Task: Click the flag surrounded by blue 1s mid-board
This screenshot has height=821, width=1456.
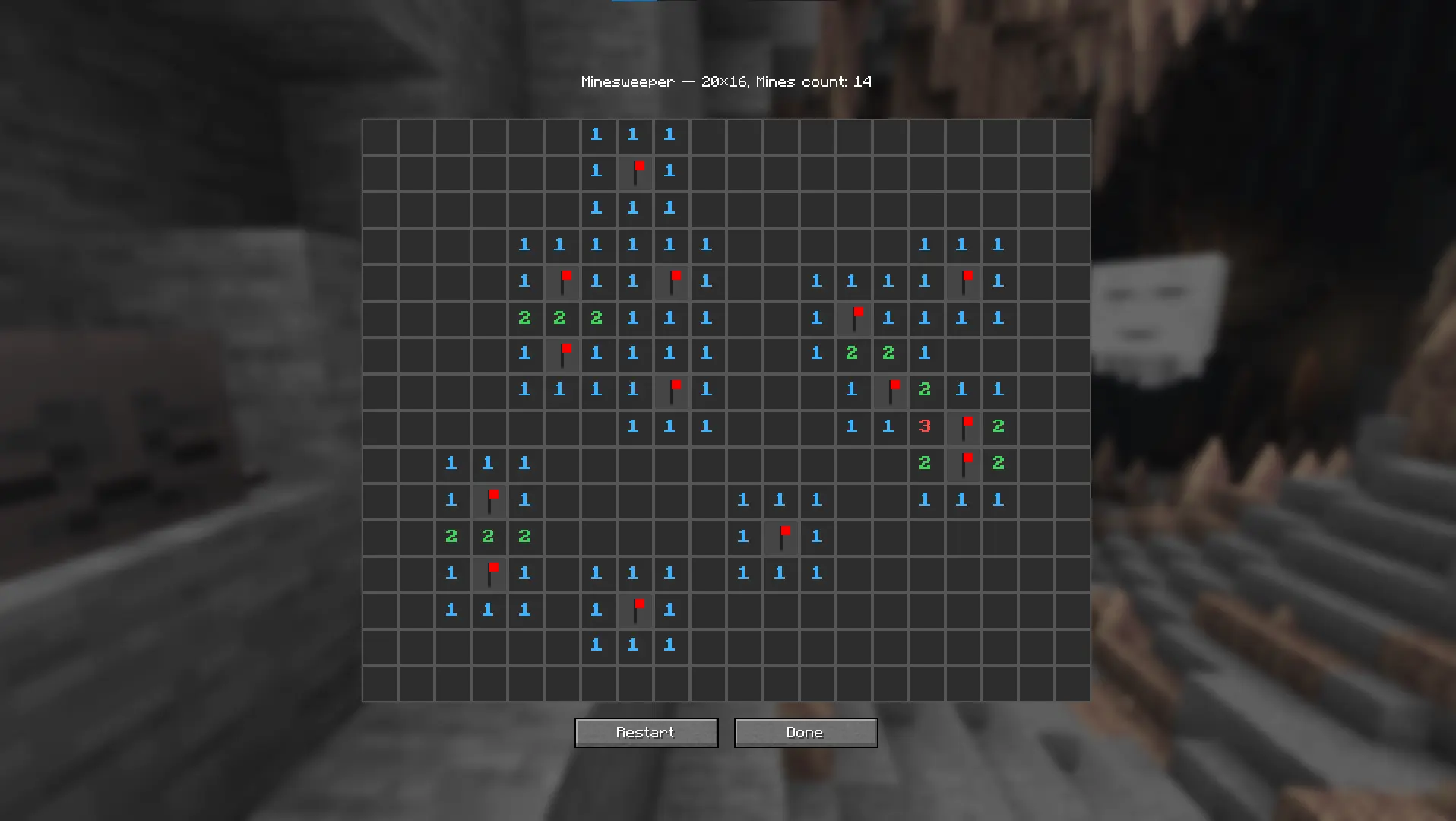Action: pos(673,388)
